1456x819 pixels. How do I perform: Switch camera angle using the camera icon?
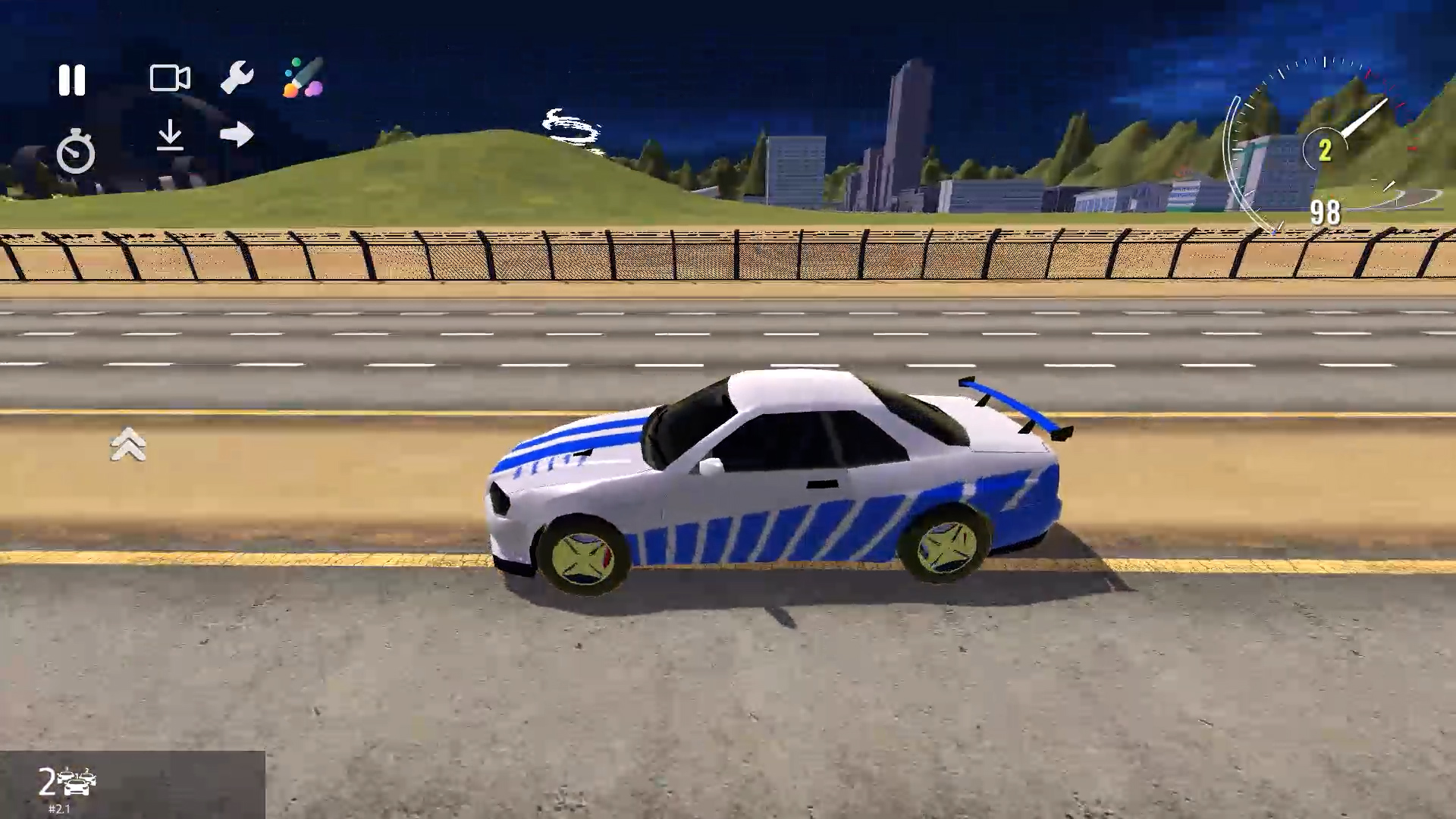click(x=170, y=78)
